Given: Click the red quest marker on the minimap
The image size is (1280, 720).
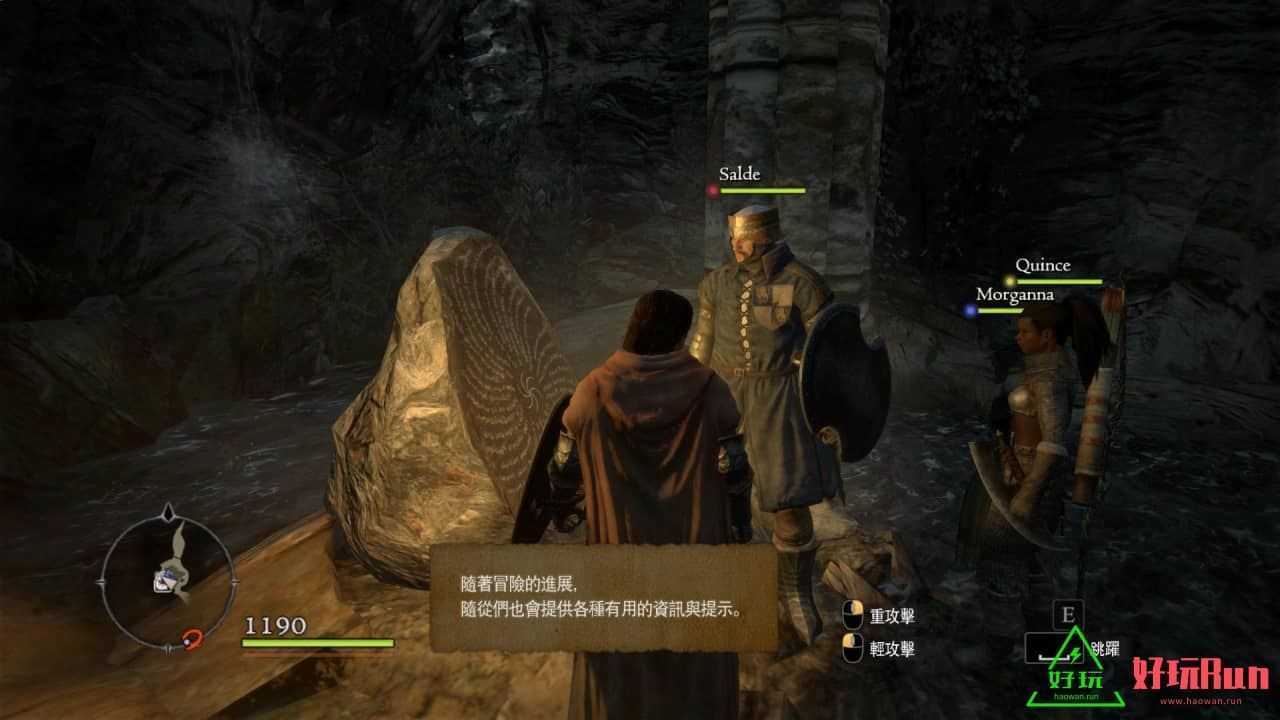Looking at the screenshot, I should pos(192,637).
